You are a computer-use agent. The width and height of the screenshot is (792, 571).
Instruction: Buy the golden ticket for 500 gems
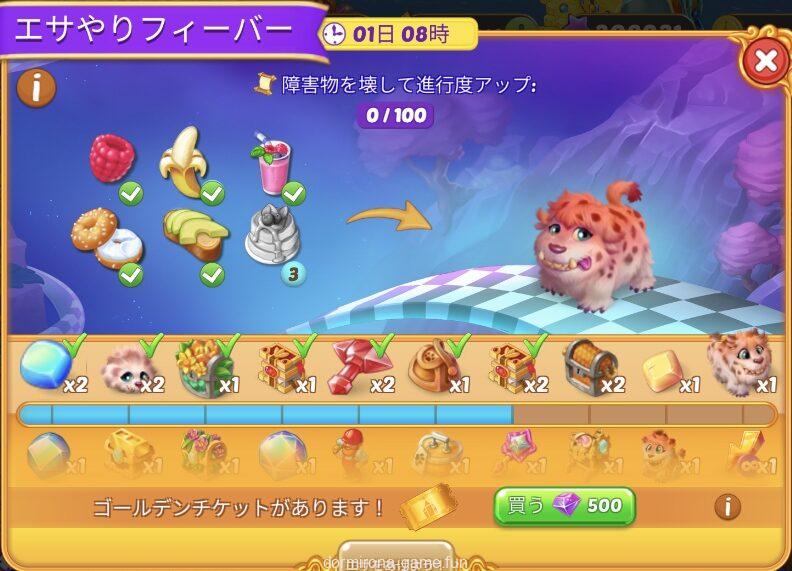[564, 506]
